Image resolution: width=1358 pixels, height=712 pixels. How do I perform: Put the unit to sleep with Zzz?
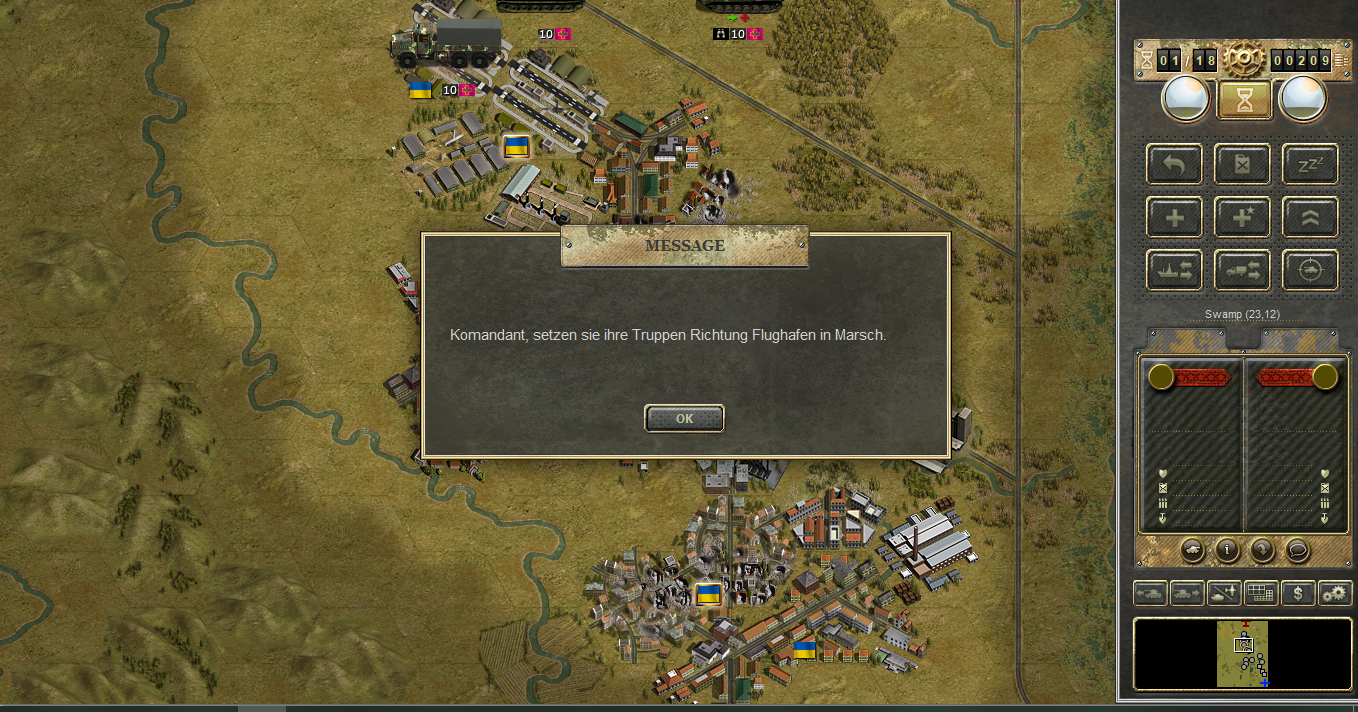coord(1310,164)
